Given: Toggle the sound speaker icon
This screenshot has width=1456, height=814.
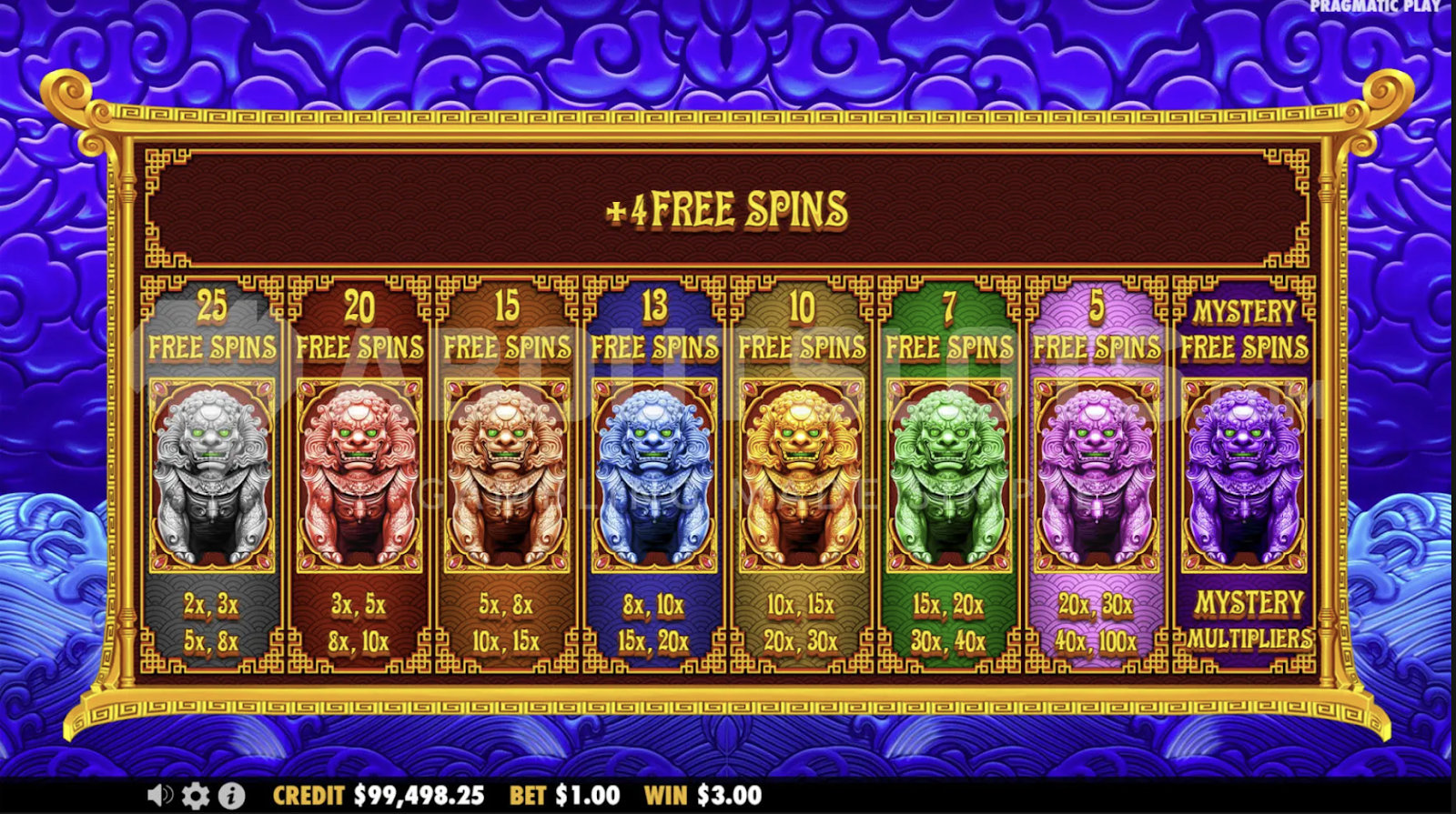Looking at the screenshot, I should [x=159, y=796].
